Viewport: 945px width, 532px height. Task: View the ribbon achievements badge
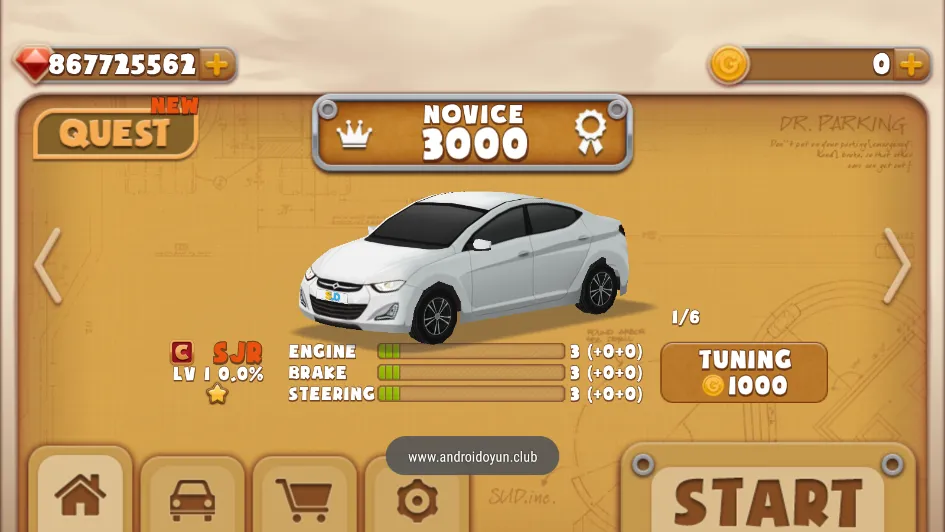590,132
